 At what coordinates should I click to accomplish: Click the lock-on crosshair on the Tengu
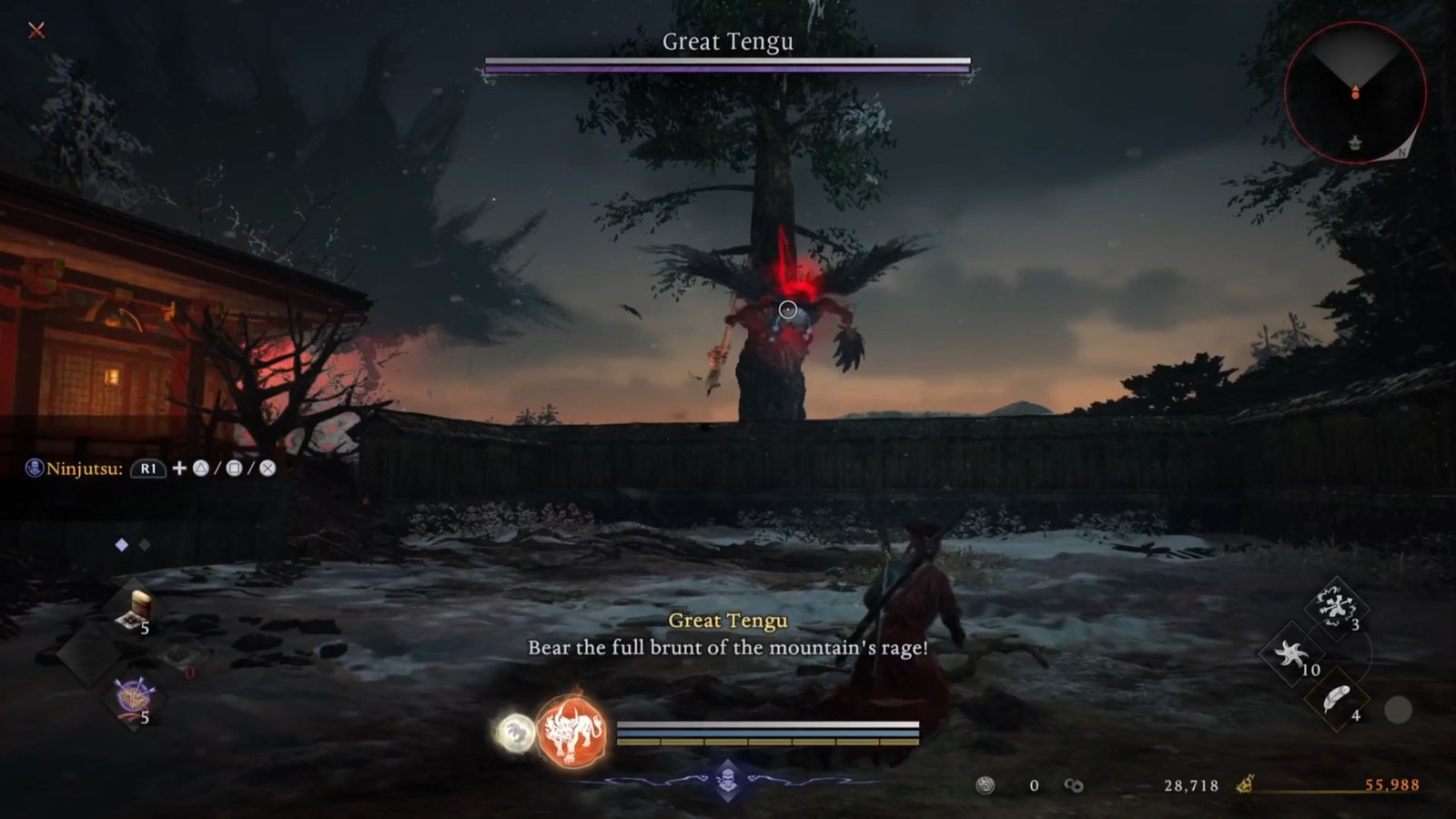point(788,309)
